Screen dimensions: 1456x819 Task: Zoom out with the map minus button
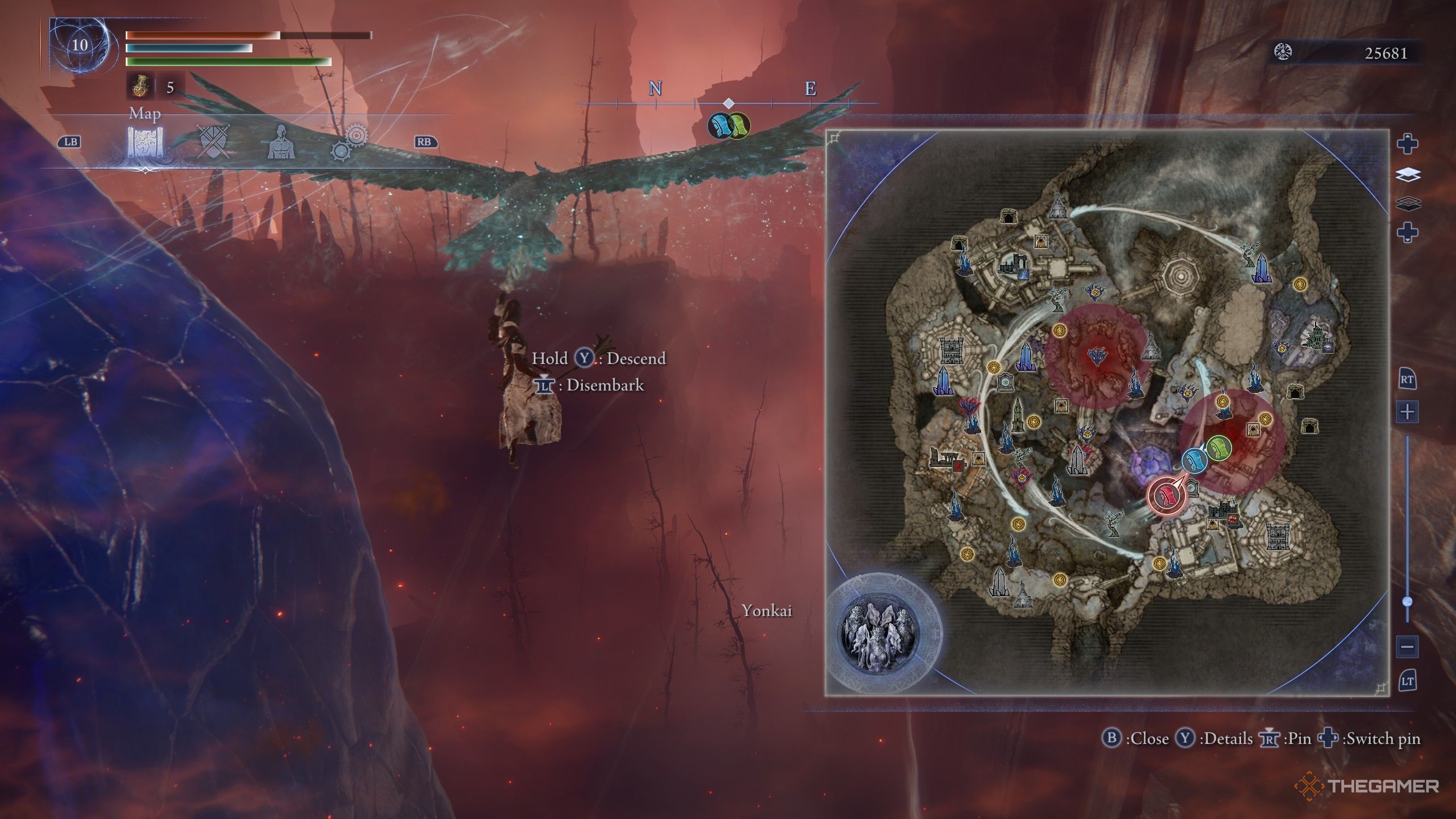pyautogui.click(x=1408, y=647)
